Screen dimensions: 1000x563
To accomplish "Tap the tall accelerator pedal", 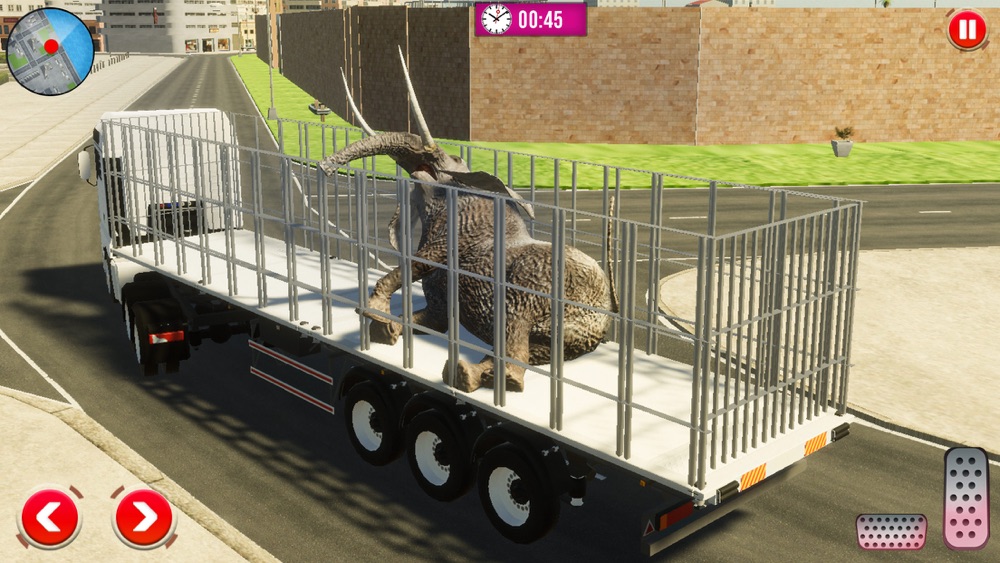I will tap(965, 497).
